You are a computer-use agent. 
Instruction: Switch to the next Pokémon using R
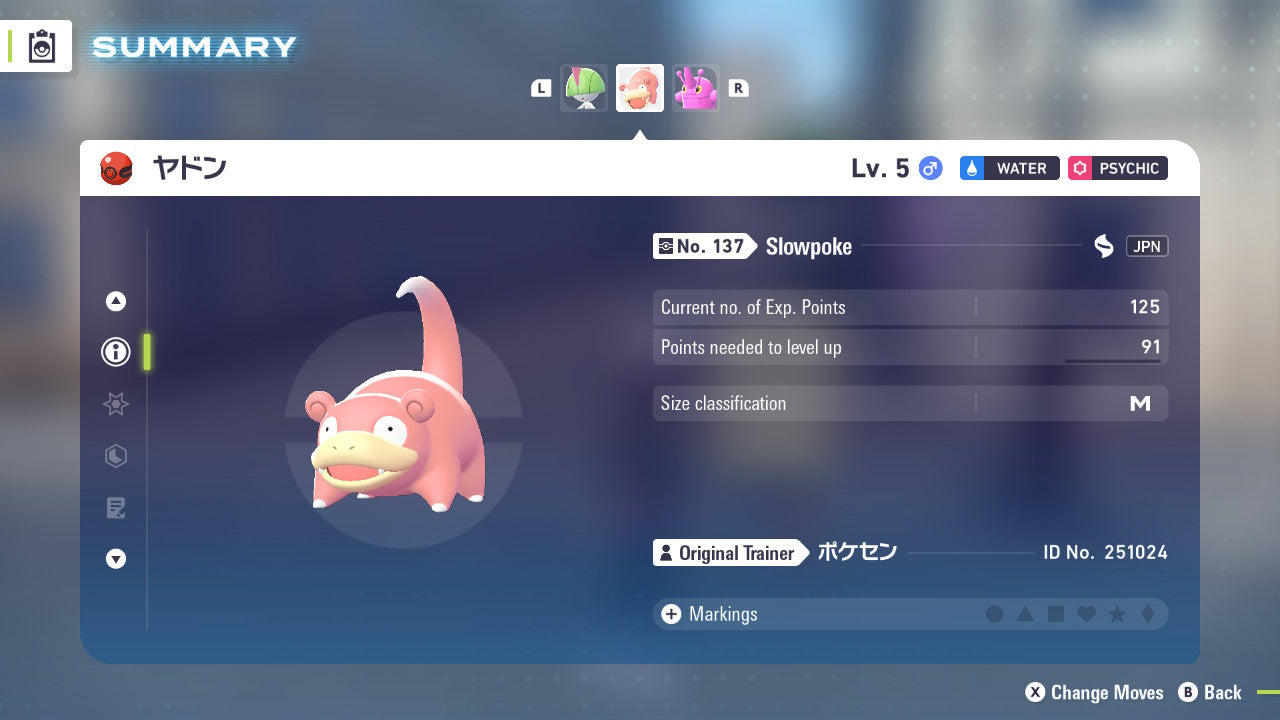pos(738,88)
